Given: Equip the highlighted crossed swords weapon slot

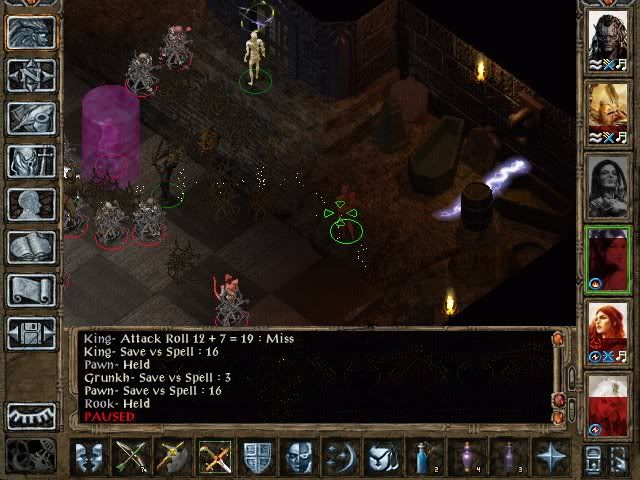Looking at the screenshot, I should [x=215, y=458].
